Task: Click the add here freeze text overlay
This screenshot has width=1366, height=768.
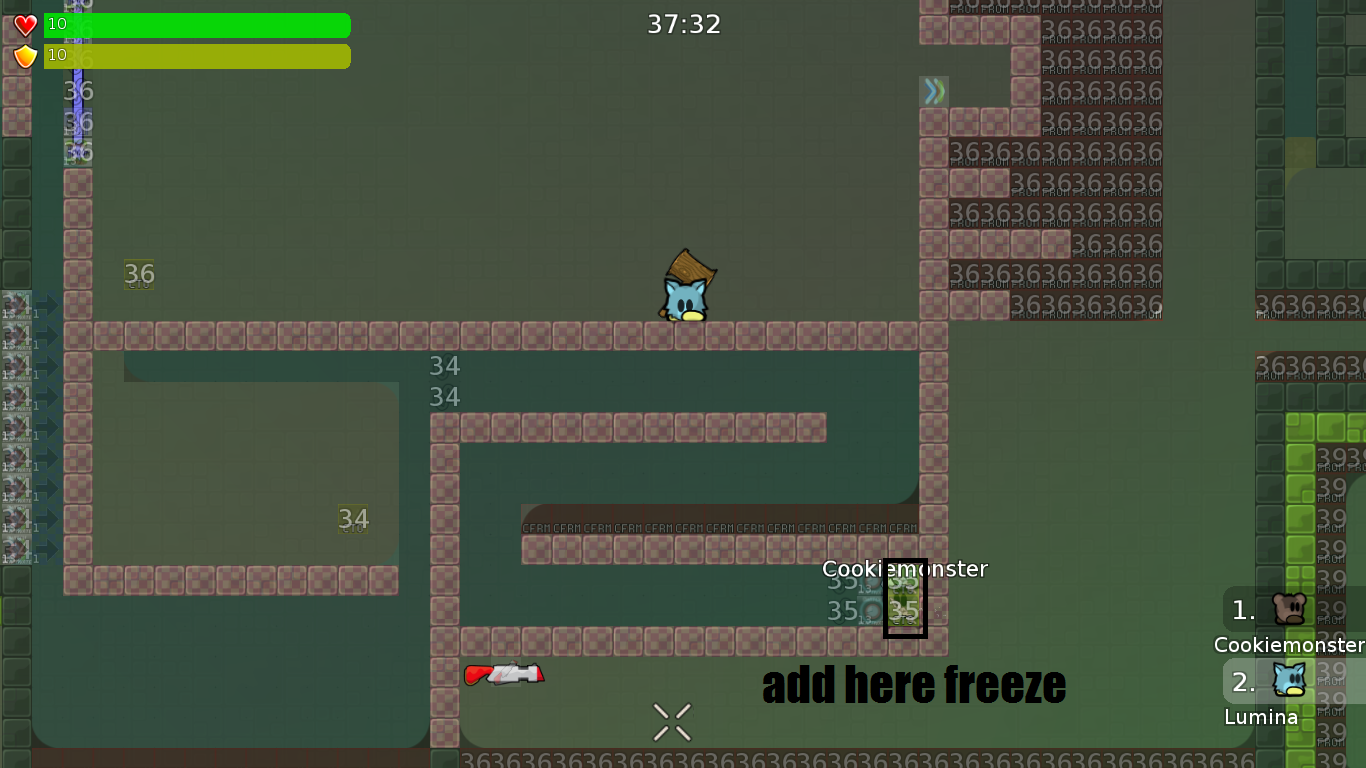Action: [913, 686]
